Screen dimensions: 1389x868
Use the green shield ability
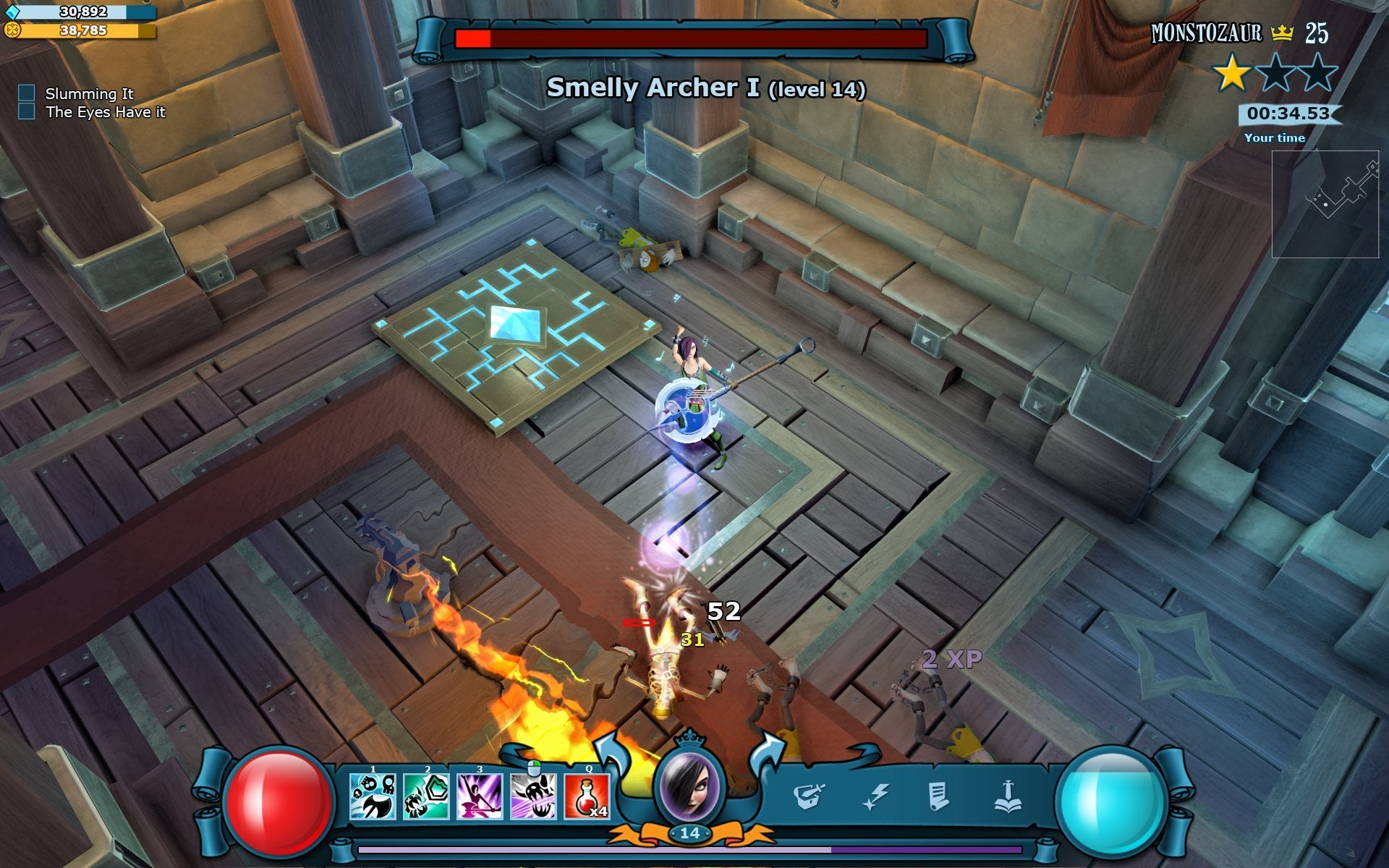click(426, 796)
